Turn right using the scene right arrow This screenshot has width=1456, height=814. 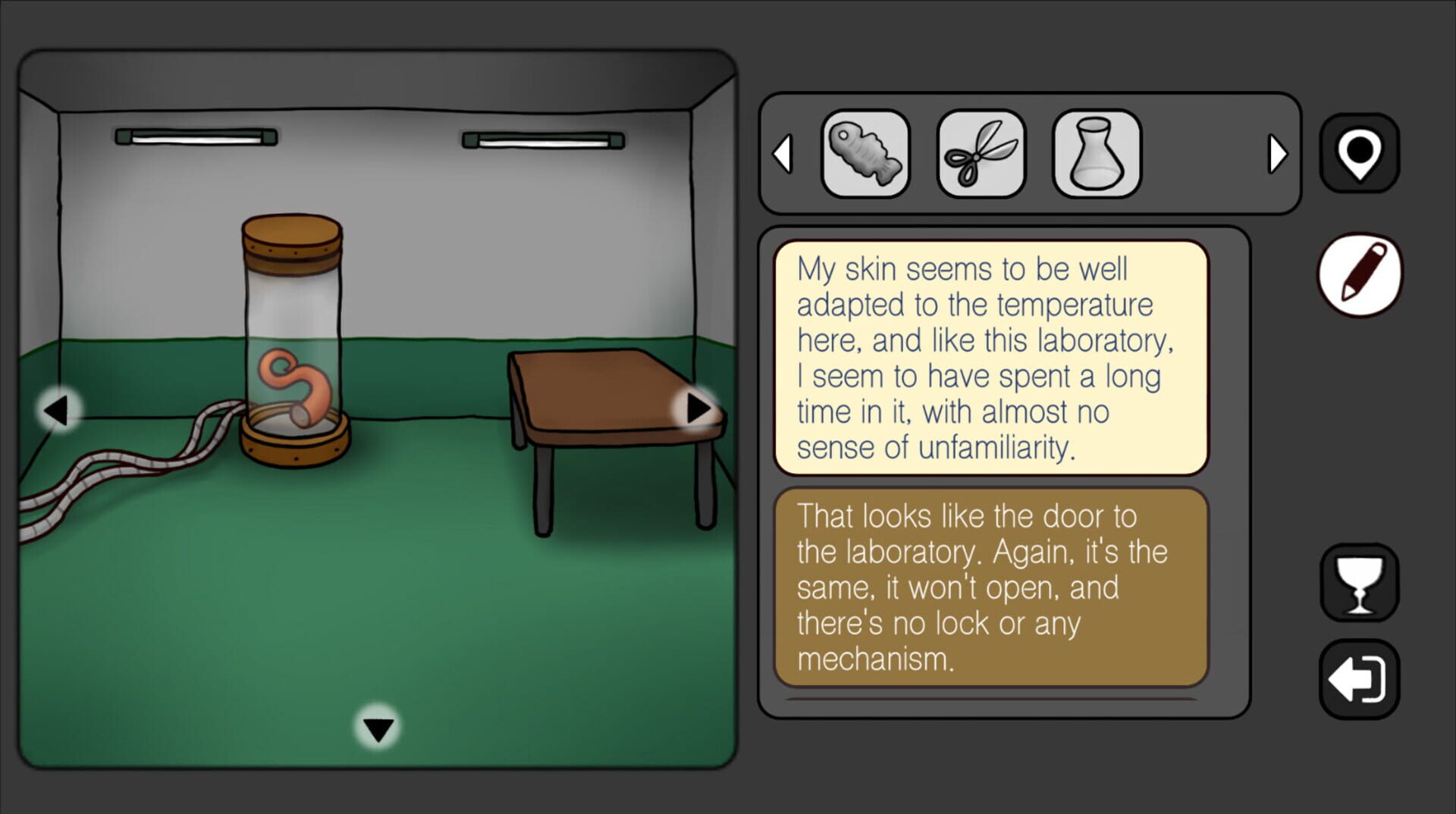click(698, 409)
